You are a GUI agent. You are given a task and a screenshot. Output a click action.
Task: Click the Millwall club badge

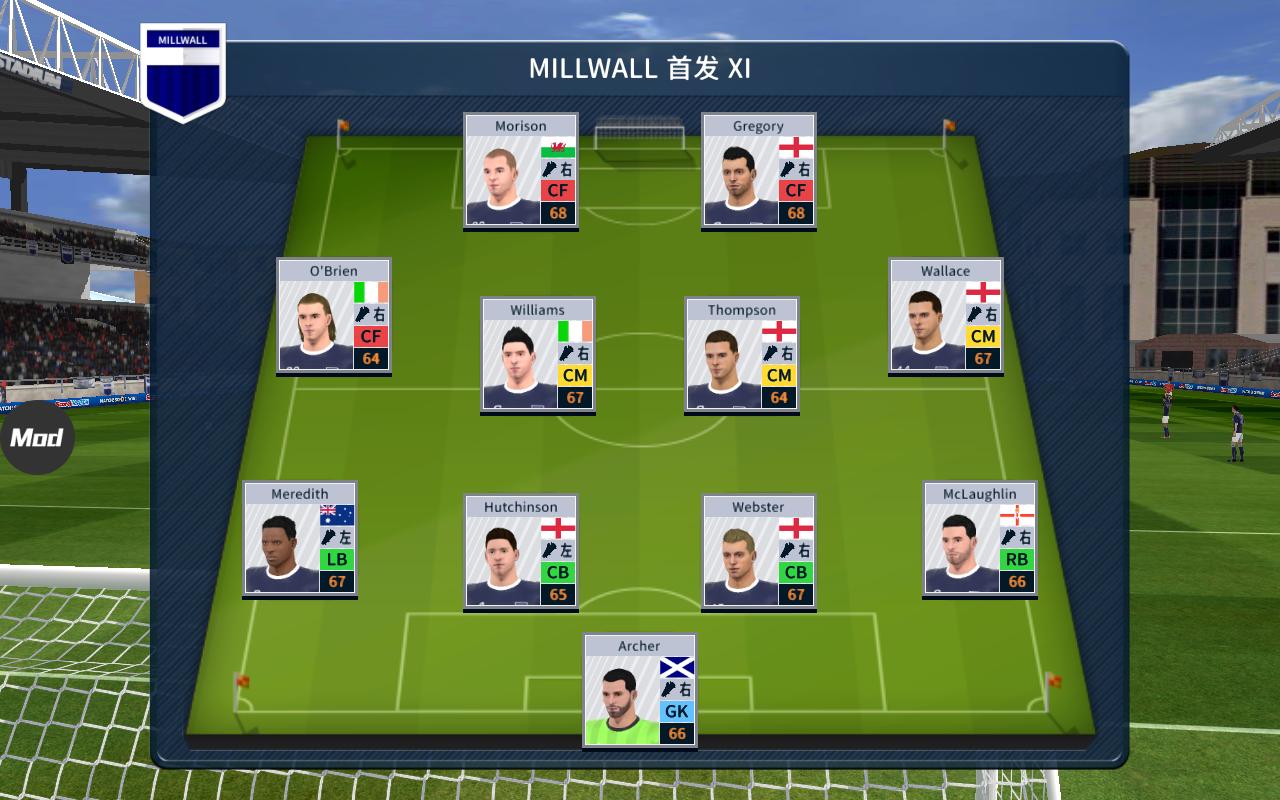183,72
